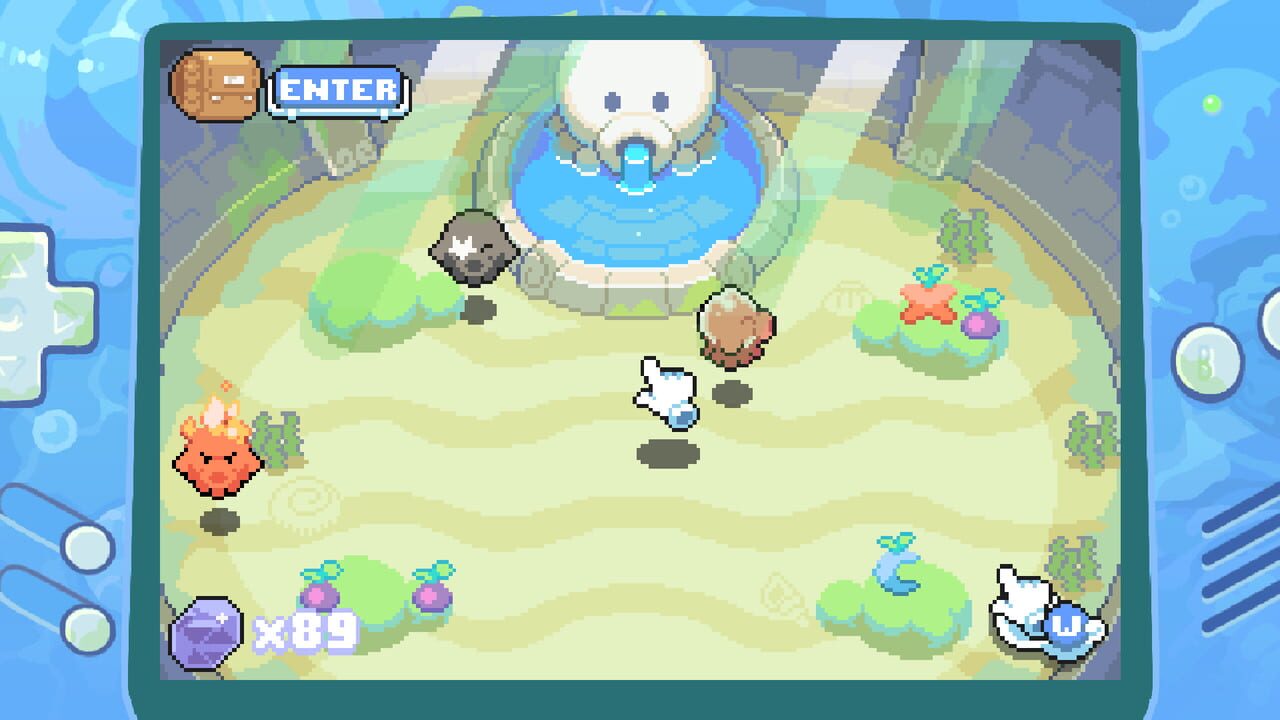The width and height of the screenshot is (1280, 720).
Task: Select the white bird player character
Action: point(665,395)
